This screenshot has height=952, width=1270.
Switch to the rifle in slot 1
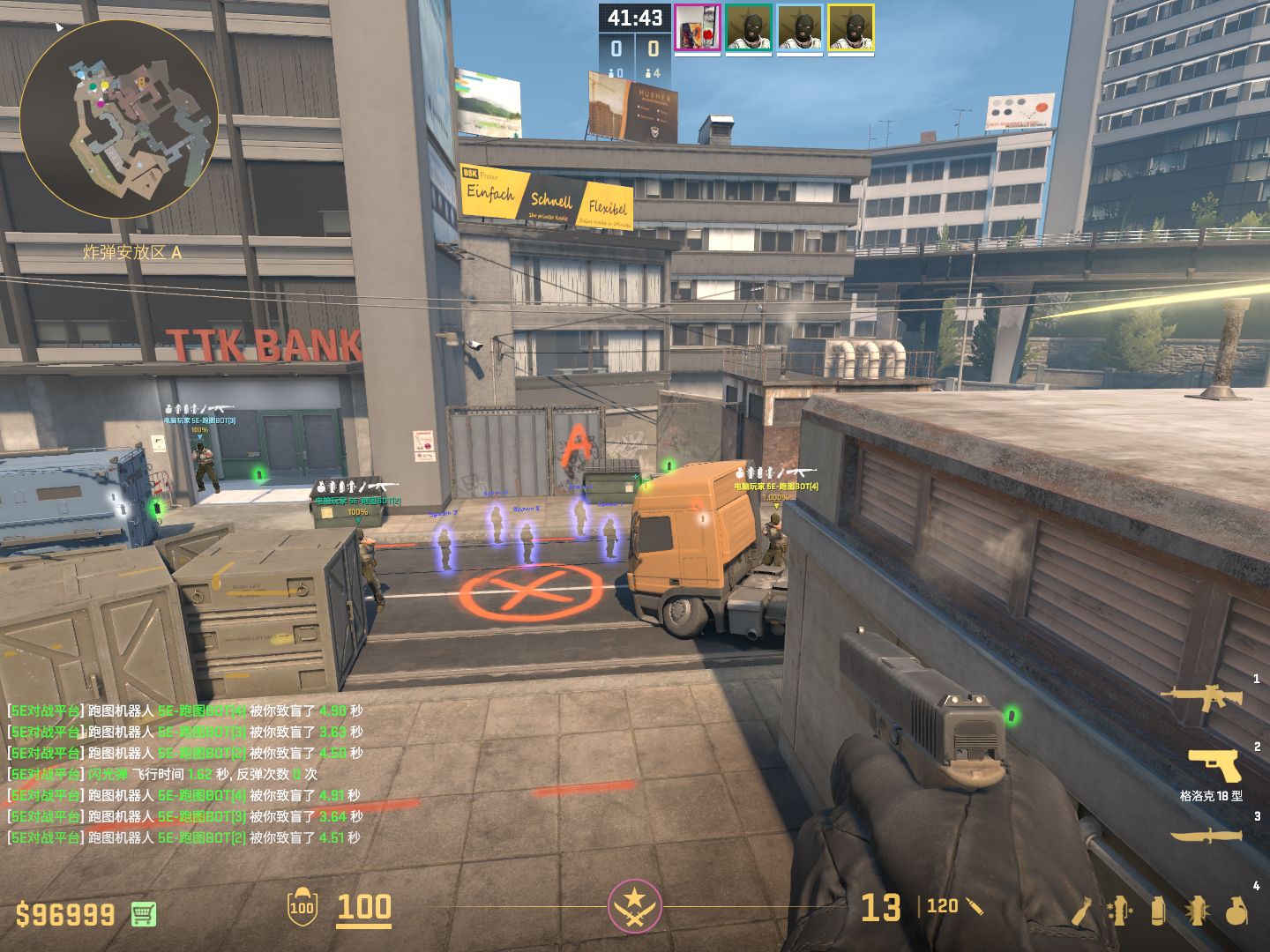point(1202,698)
